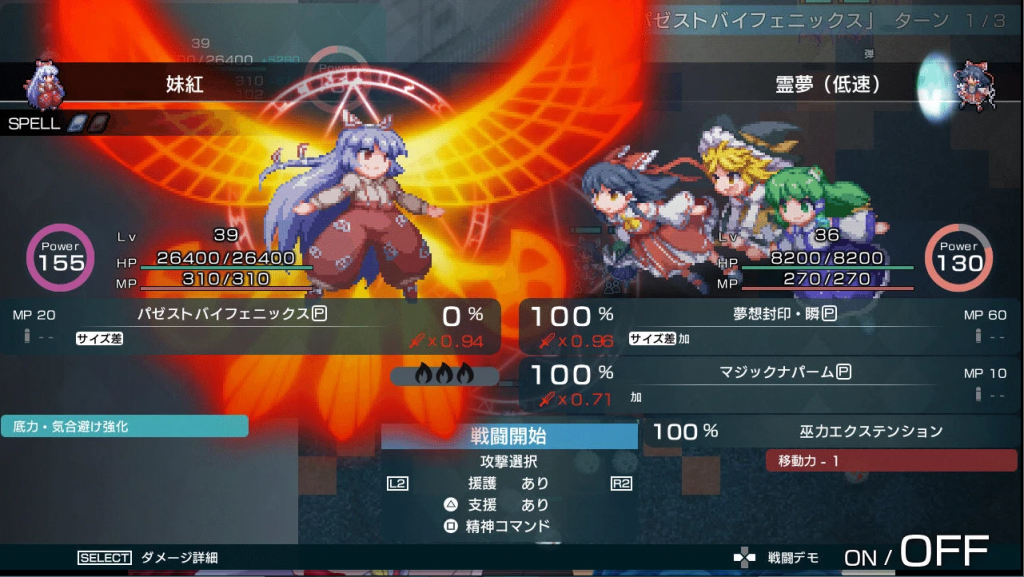Select 戦闘開始 to start the battle
Viewport: 1024px width, 577px height.
[x=509, y=436]
